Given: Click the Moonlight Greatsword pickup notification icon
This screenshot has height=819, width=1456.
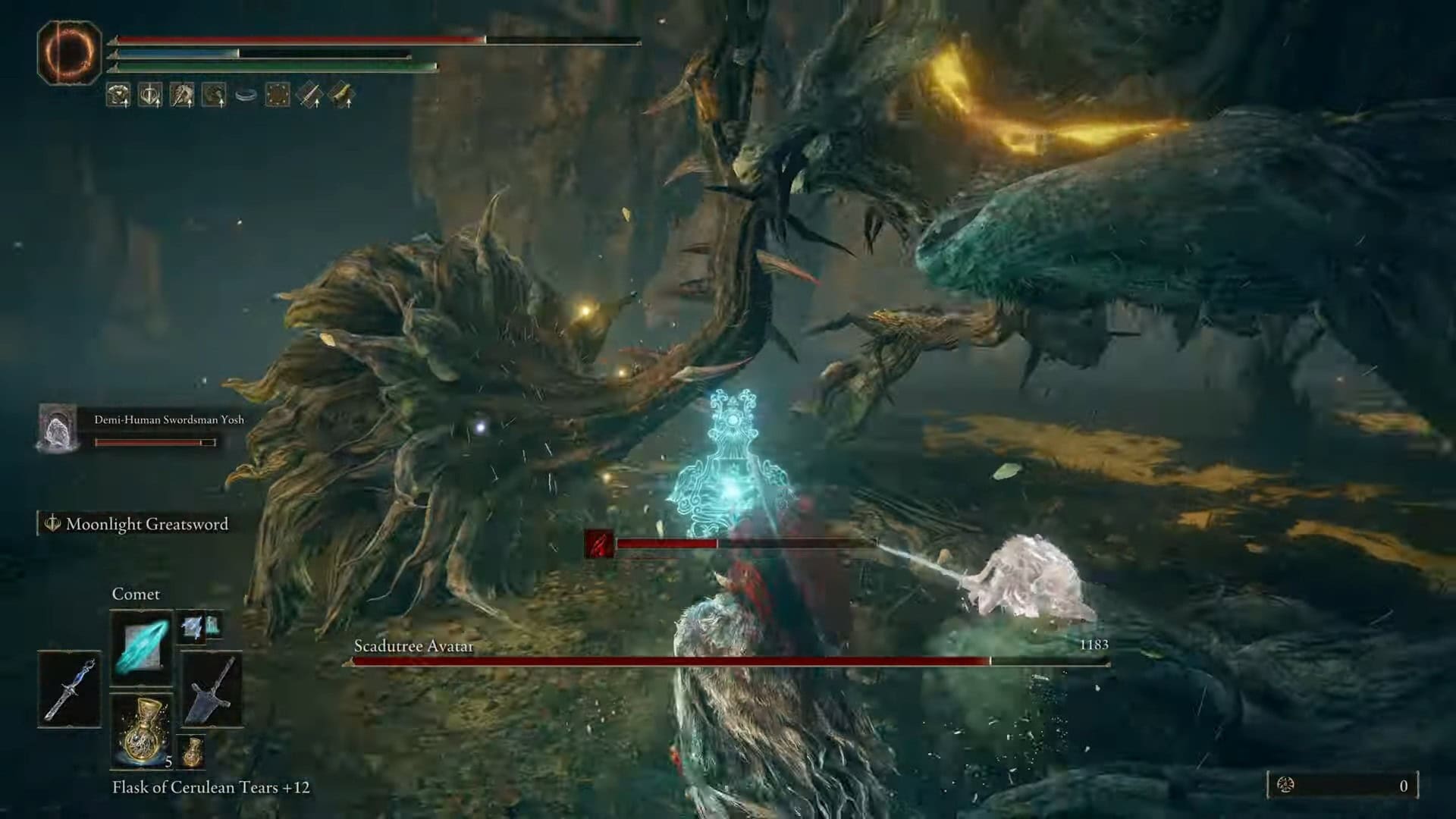Looking at the screenshot, I should [x=52, y=522].
